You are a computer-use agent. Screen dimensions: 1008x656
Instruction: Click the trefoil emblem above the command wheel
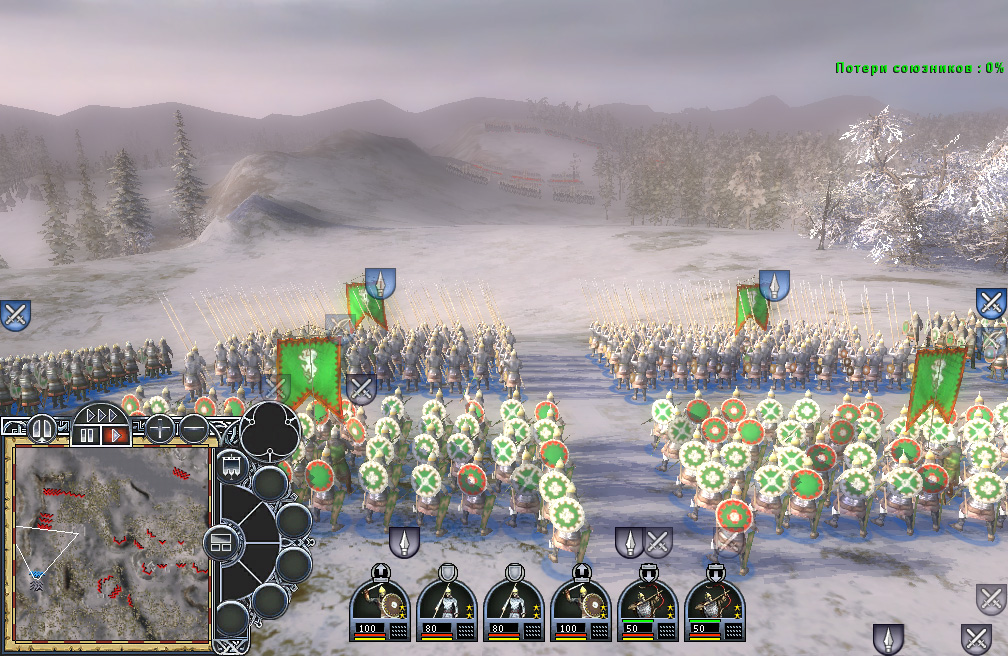point(267,428)
